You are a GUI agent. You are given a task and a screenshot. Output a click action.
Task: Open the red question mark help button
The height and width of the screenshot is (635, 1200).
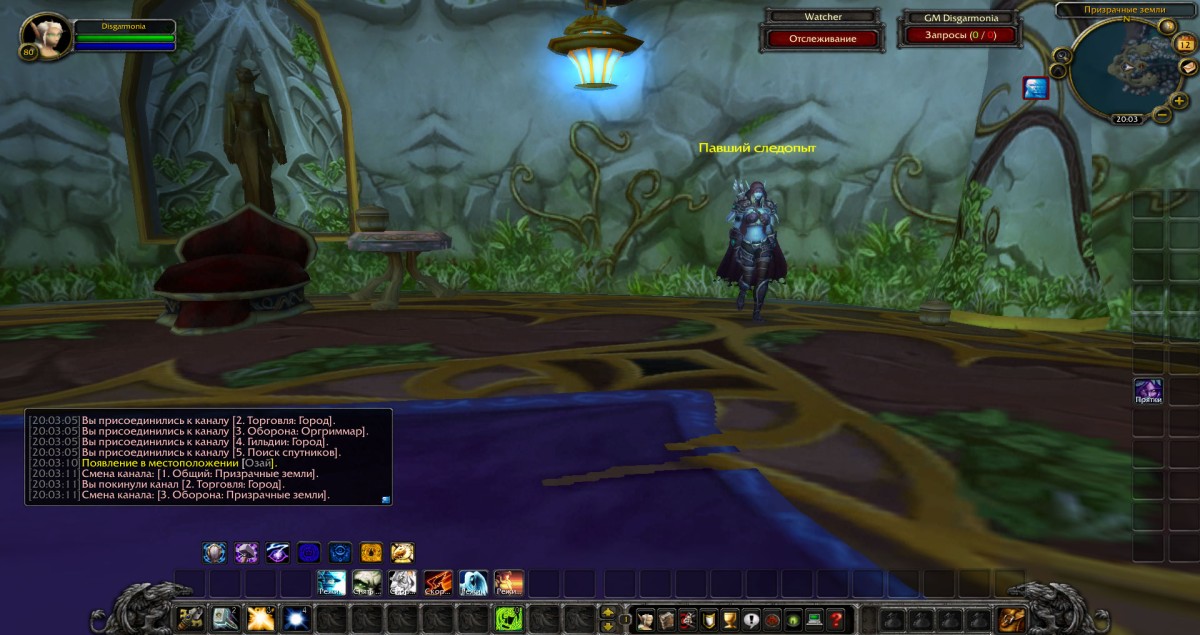click(x=836, y=619)
